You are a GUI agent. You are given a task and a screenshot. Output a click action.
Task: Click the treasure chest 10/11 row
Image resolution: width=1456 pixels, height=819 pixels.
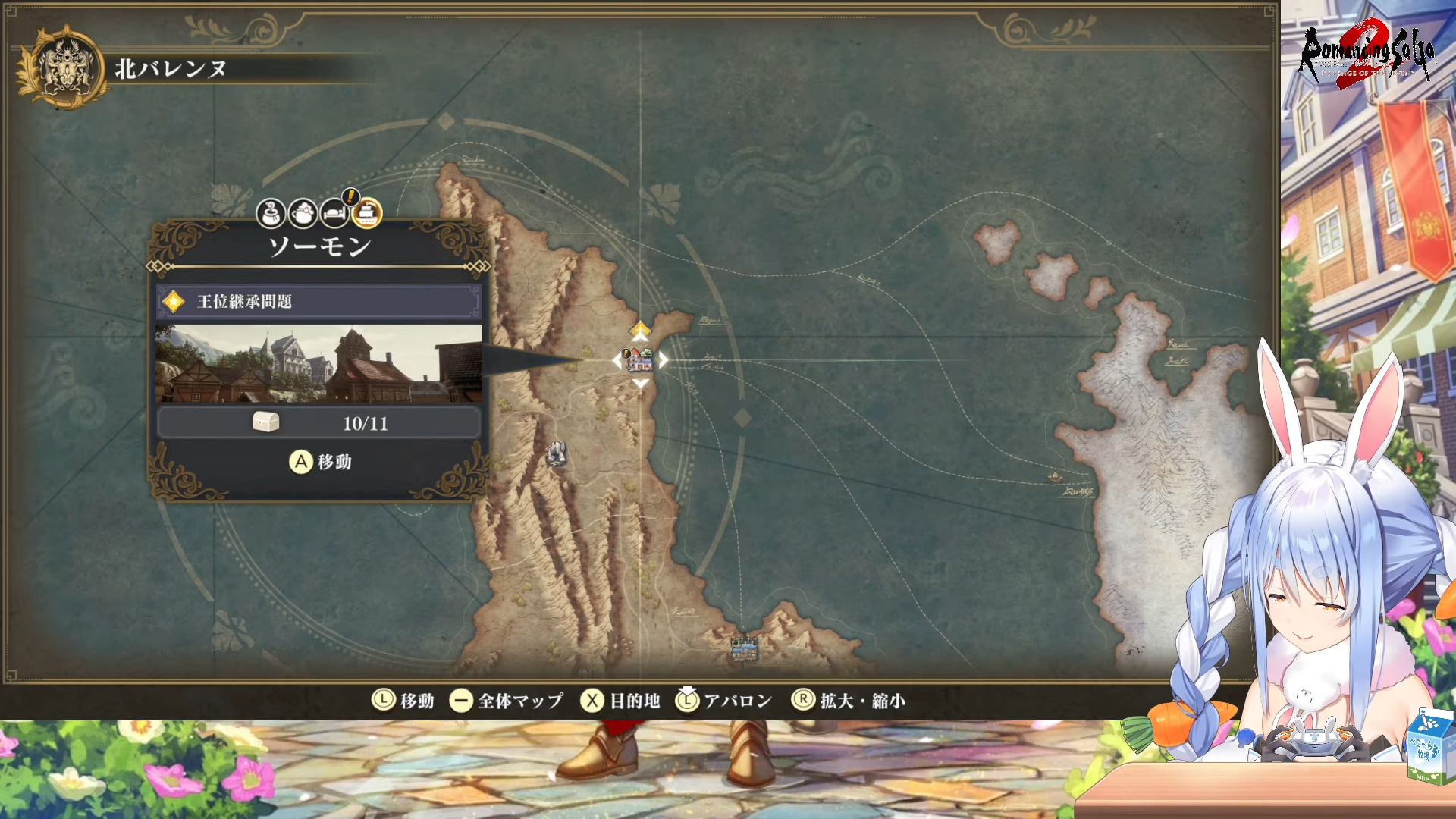click(318, 423)
